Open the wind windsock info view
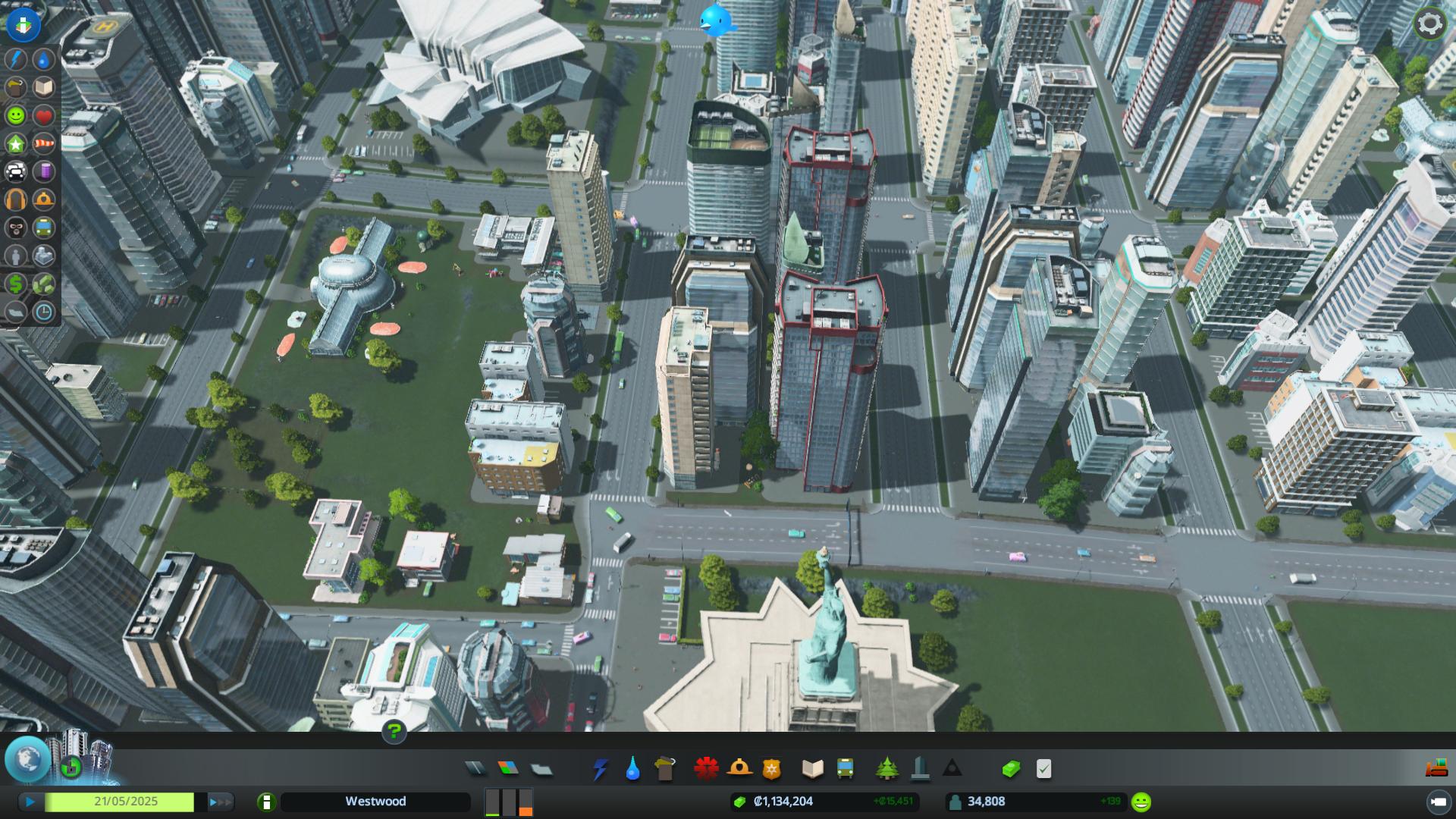 (x=44, y=143)
